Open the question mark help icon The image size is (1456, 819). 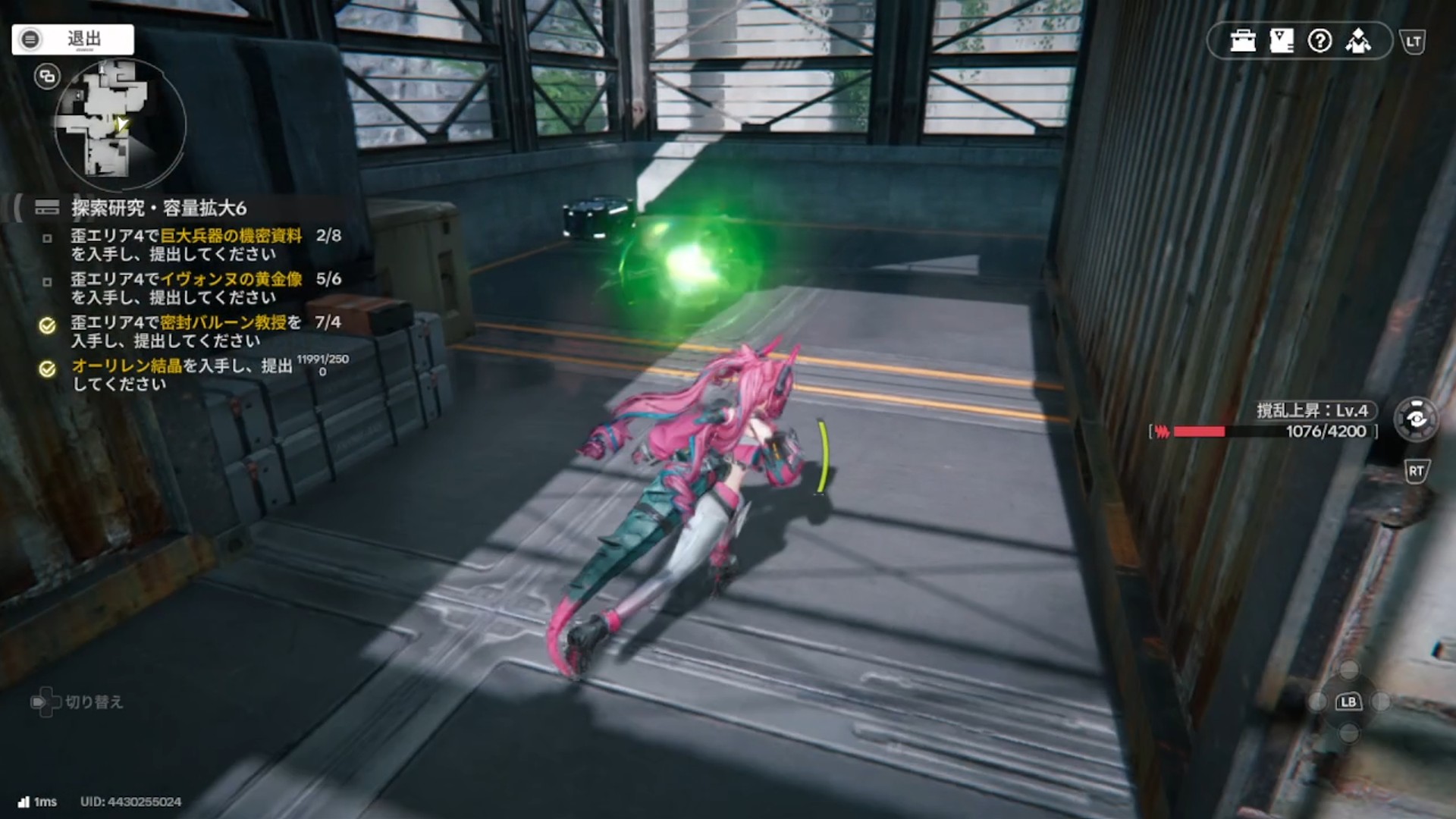(1319, 40)
